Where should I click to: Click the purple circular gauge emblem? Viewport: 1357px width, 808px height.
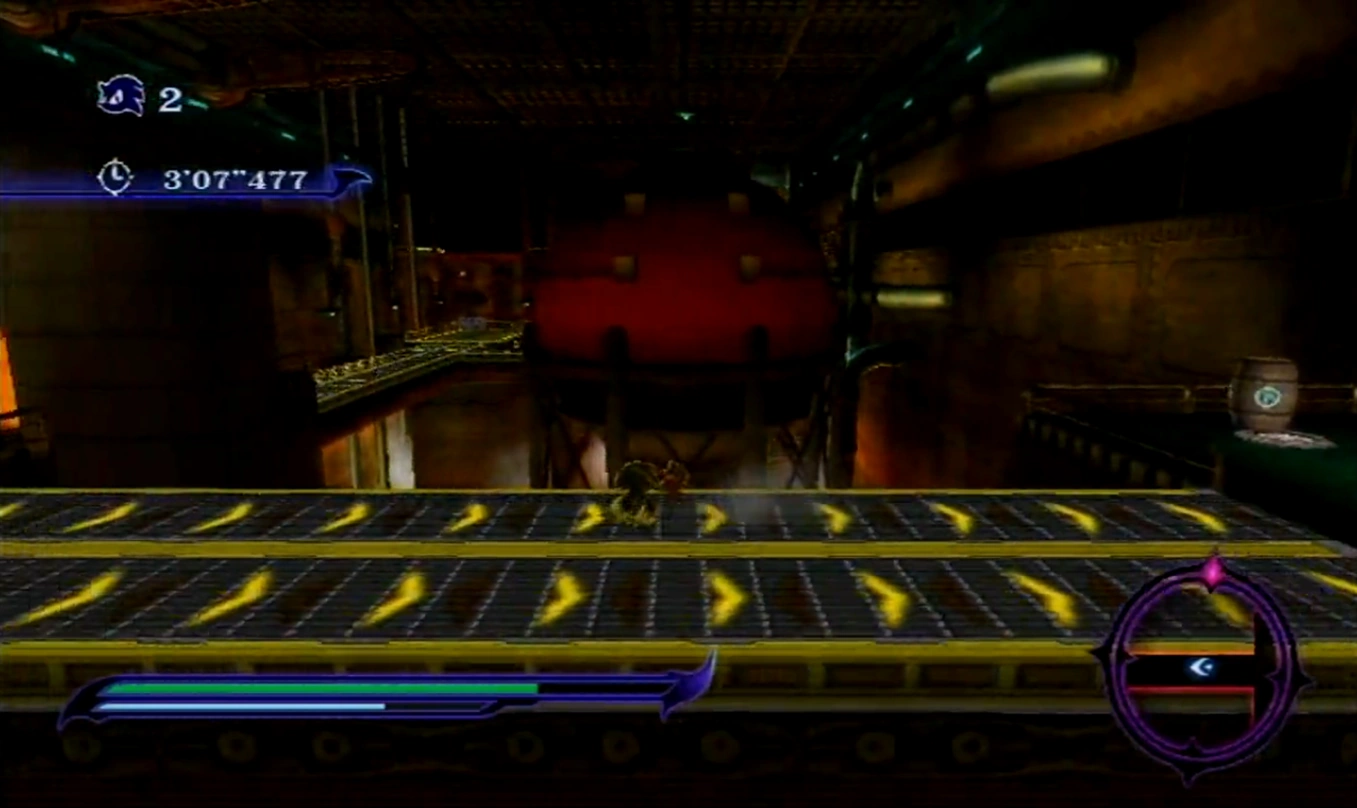pyautogui.click(x=1199, y=667)
